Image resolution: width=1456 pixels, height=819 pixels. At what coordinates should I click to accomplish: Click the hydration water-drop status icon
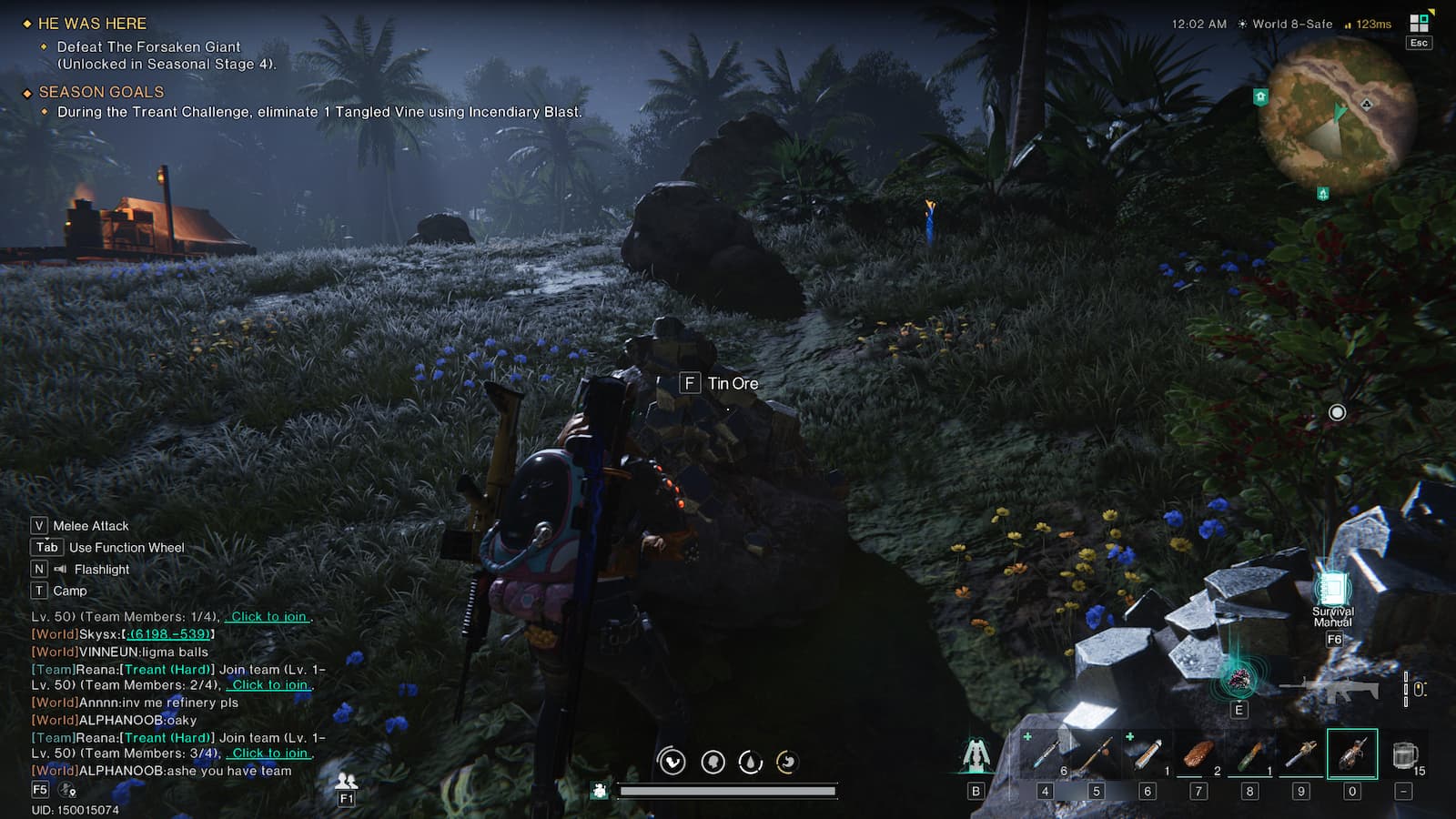point(748,763)
